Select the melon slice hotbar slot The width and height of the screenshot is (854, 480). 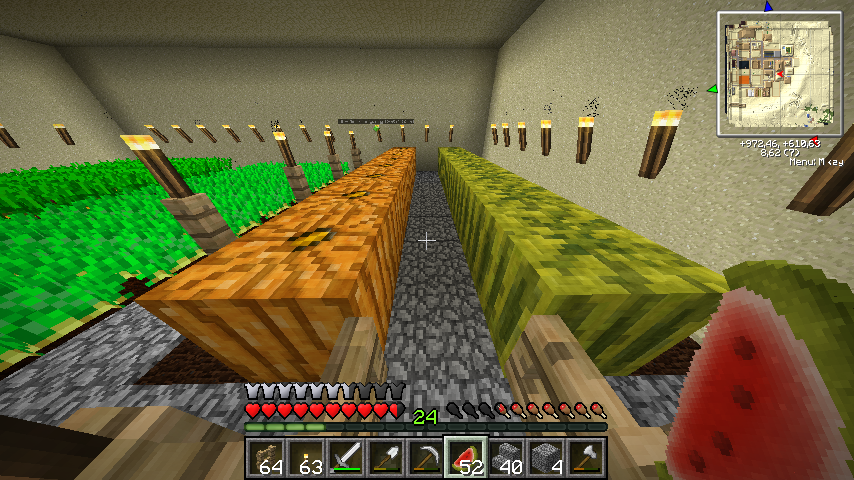466,459
